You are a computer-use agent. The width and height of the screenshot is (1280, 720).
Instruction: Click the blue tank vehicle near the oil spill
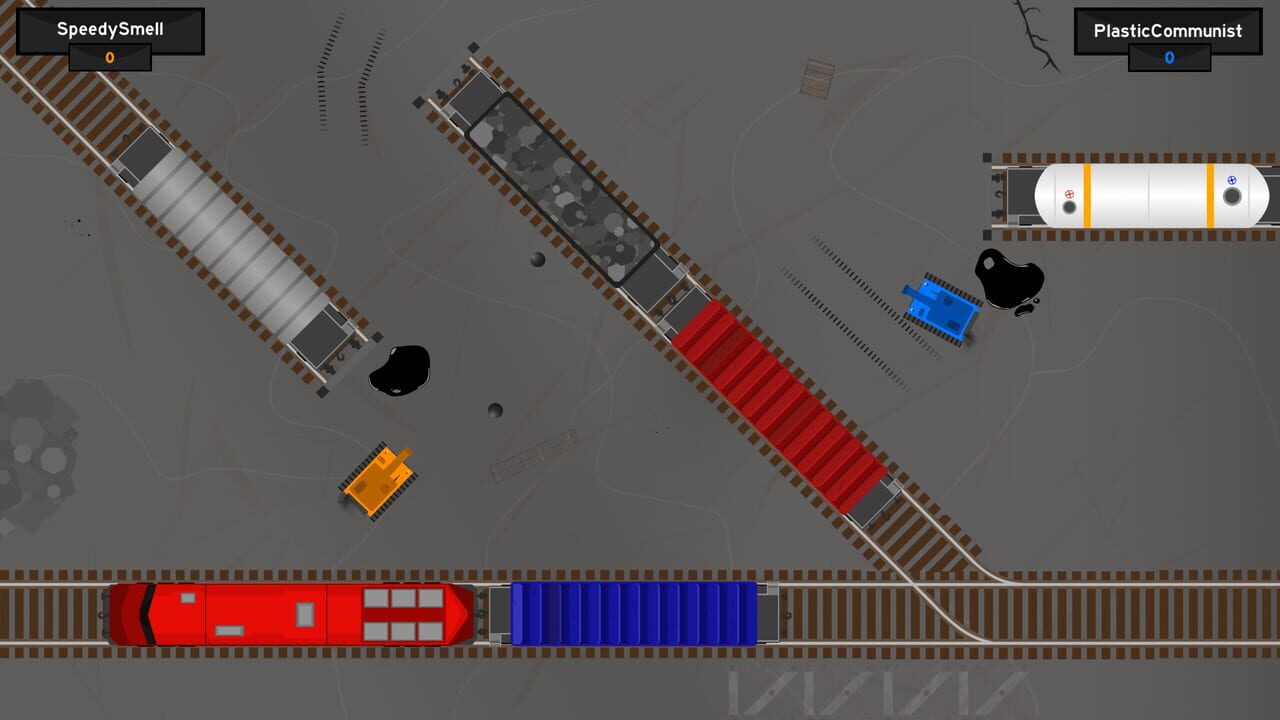[945, 305]
